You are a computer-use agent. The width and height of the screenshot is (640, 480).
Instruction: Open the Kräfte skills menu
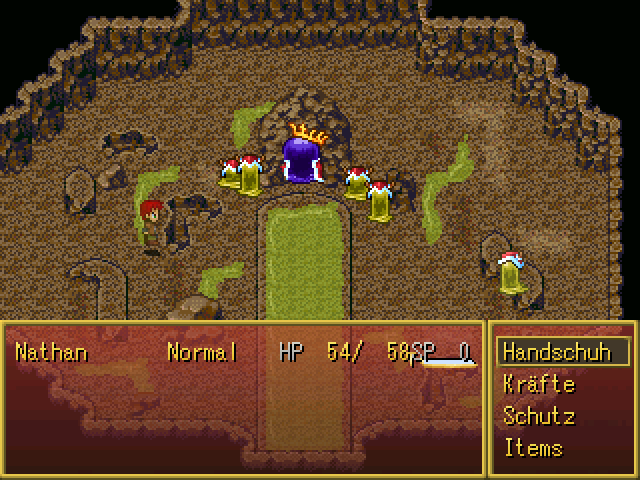(539, 384)
